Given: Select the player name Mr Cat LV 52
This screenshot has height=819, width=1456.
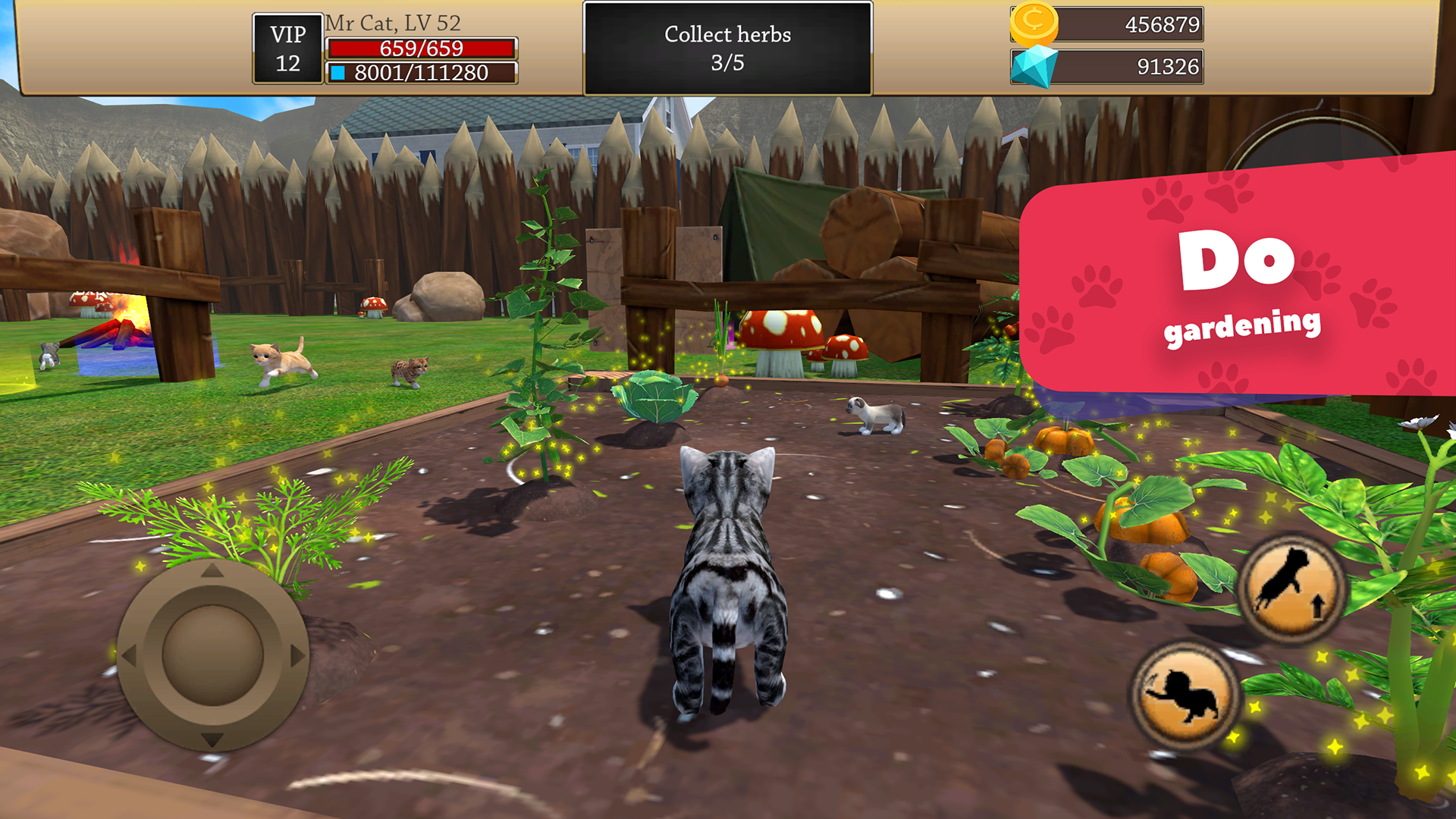Looking at the screenshot, I should [x=391, y=22].
